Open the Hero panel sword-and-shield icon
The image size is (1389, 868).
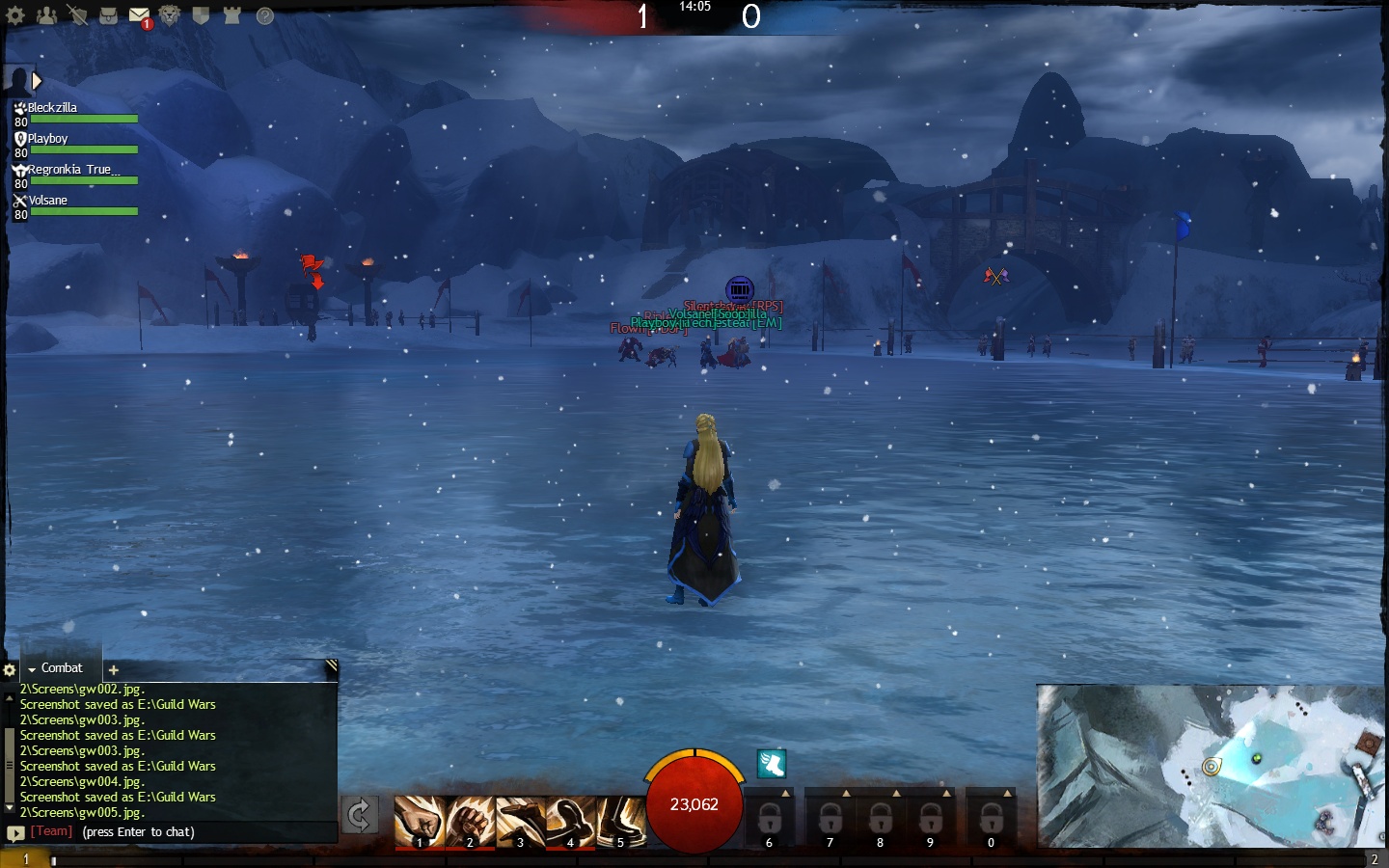tap(77, 15)
